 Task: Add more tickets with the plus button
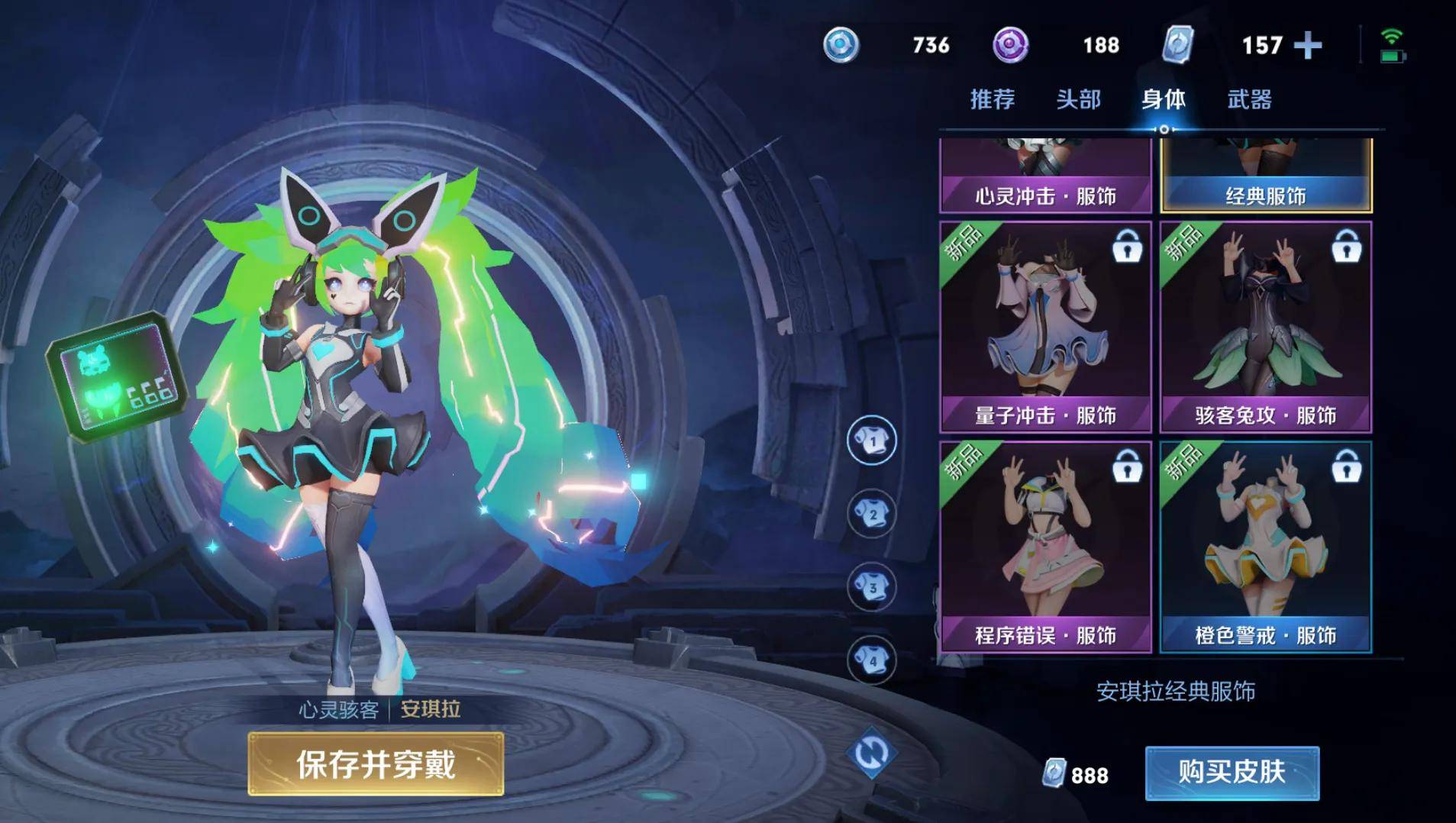point(1308,45)
